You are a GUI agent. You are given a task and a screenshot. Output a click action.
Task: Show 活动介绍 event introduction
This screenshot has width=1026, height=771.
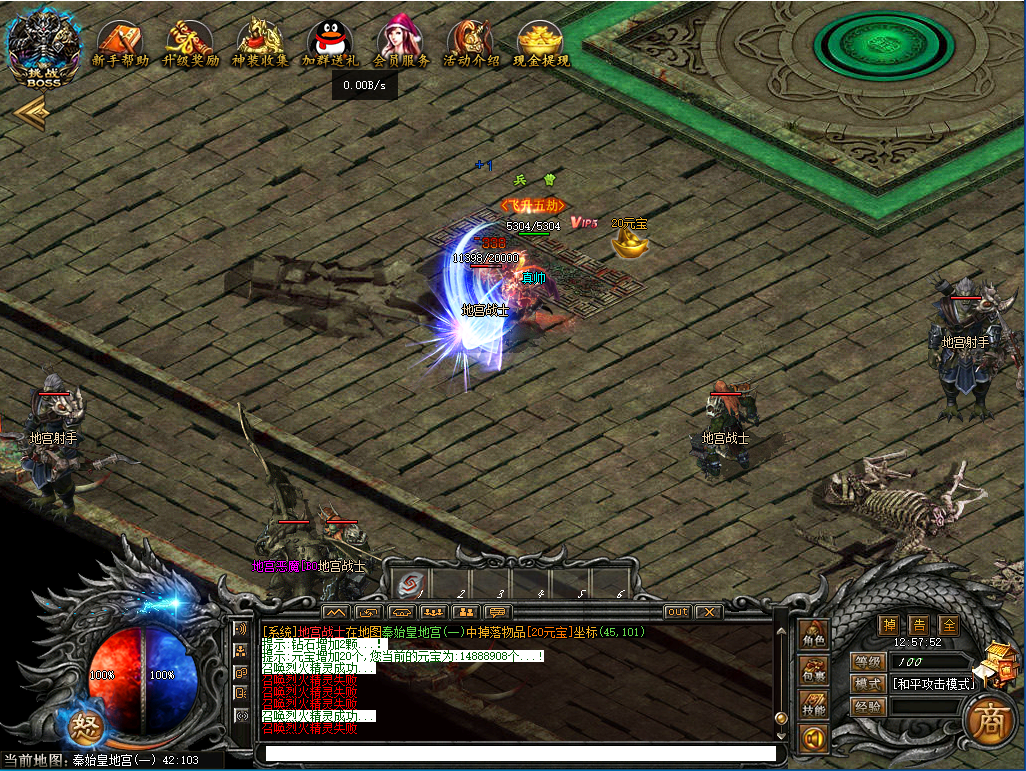click(470, 43)
